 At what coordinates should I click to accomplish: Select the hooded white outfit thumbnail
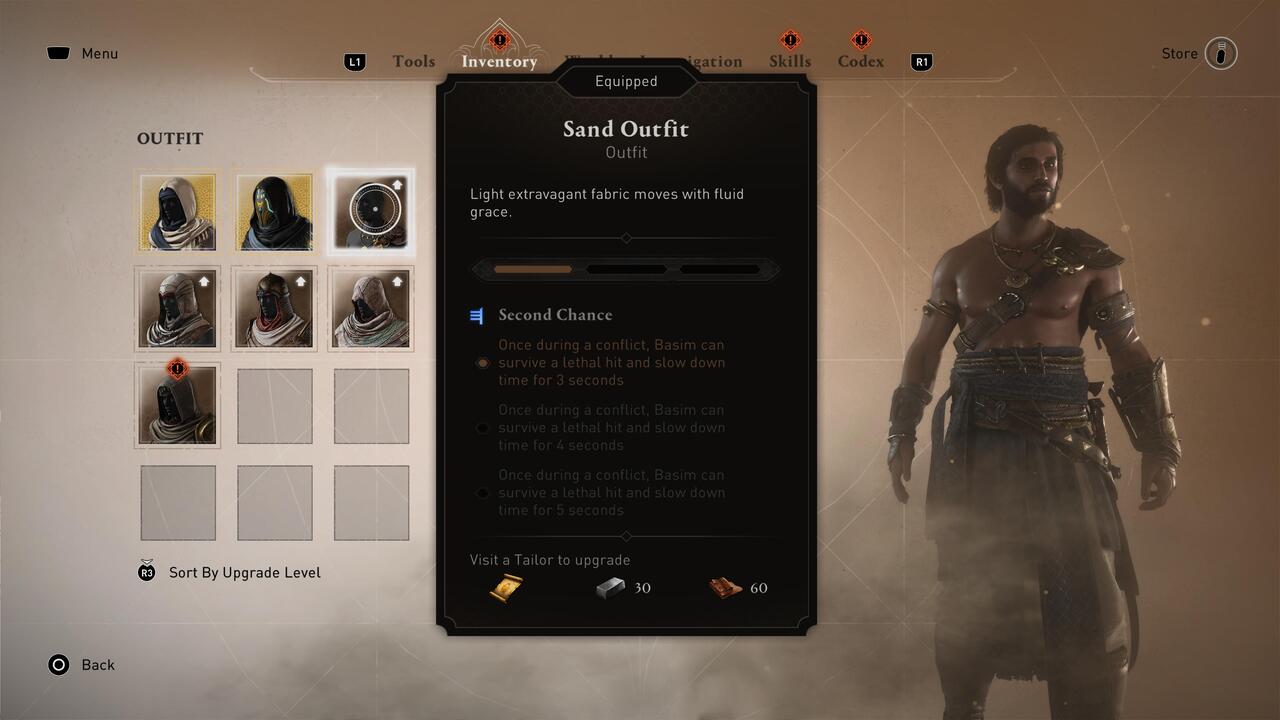point(177,211)
